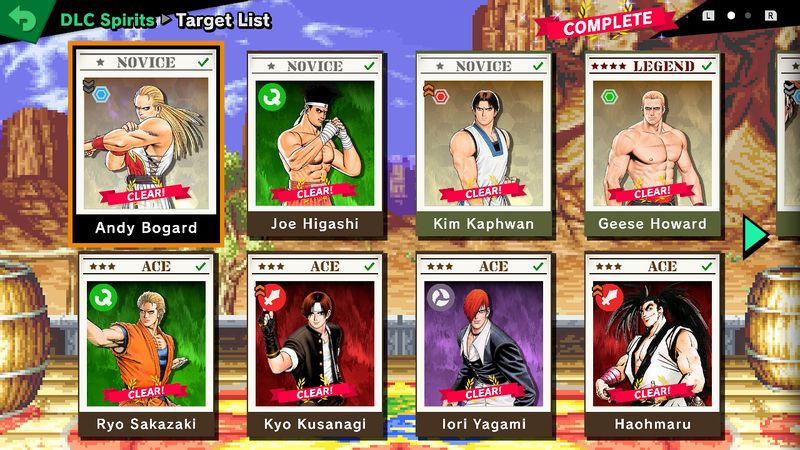Pick the Geese Howard legend card
The image size is (800, 450).
coord(652,145)
